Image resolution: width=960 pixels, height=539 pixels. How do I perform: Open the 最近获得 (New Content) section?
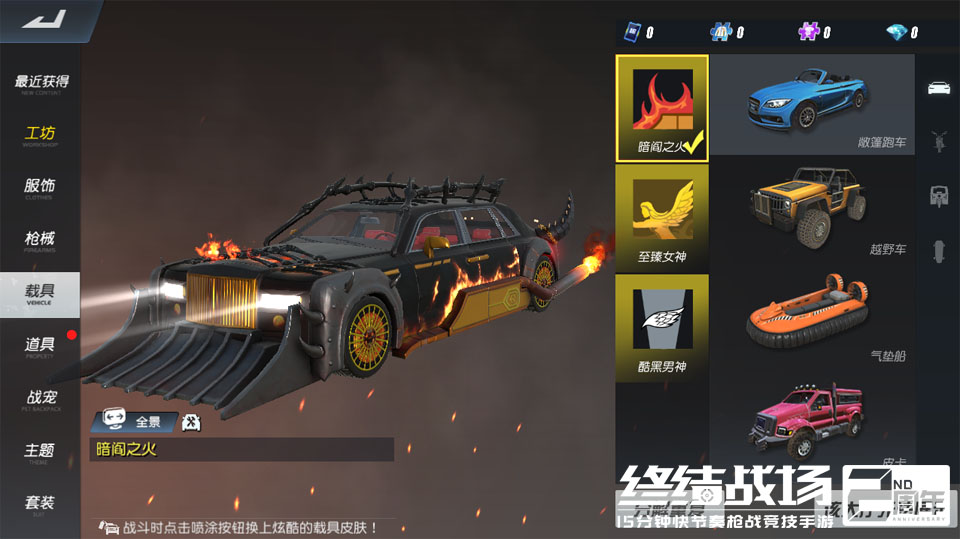[x=41, y=83]
